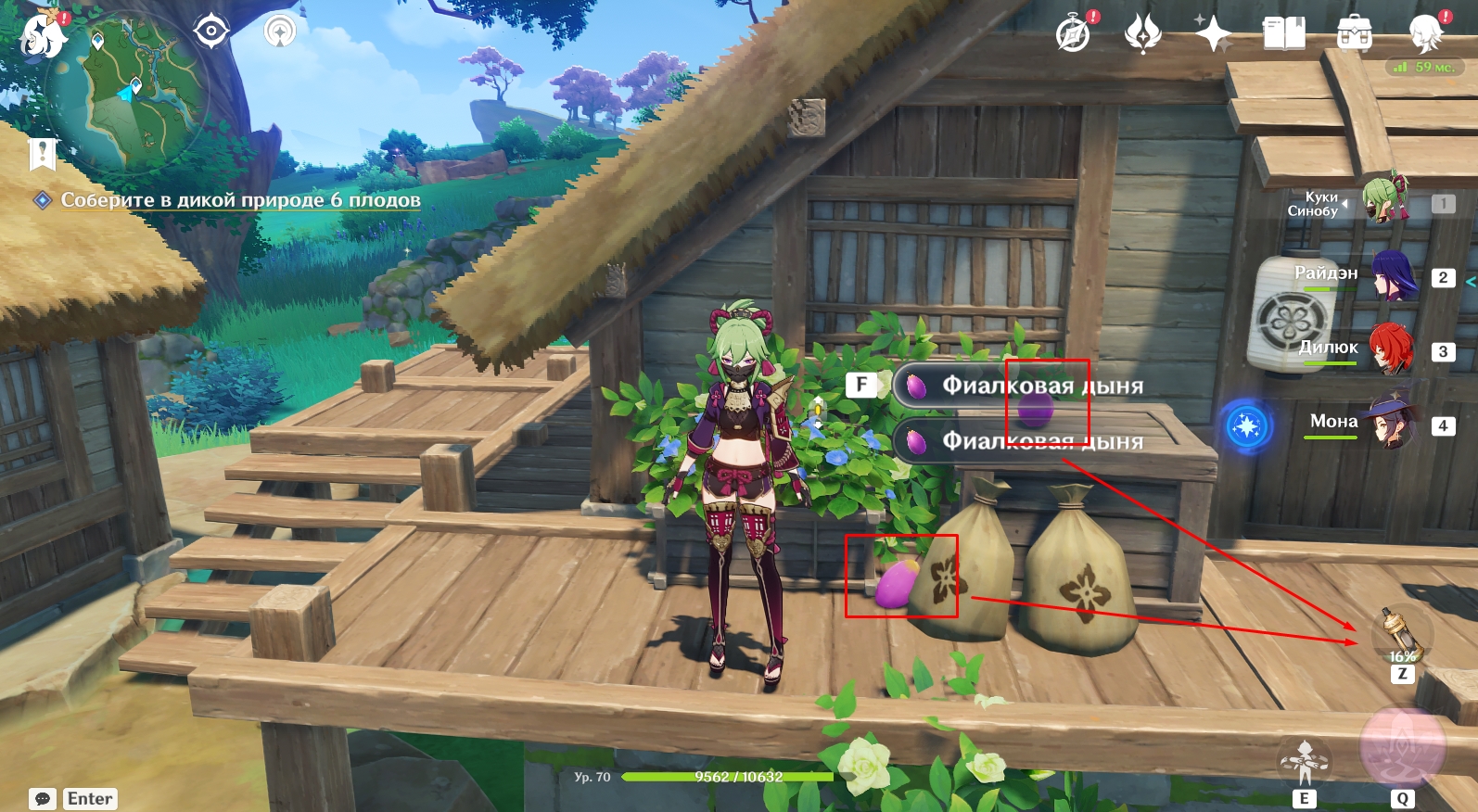
Task: Activate the pink elemental burst icon
Action: click(x=1402, y=748)
